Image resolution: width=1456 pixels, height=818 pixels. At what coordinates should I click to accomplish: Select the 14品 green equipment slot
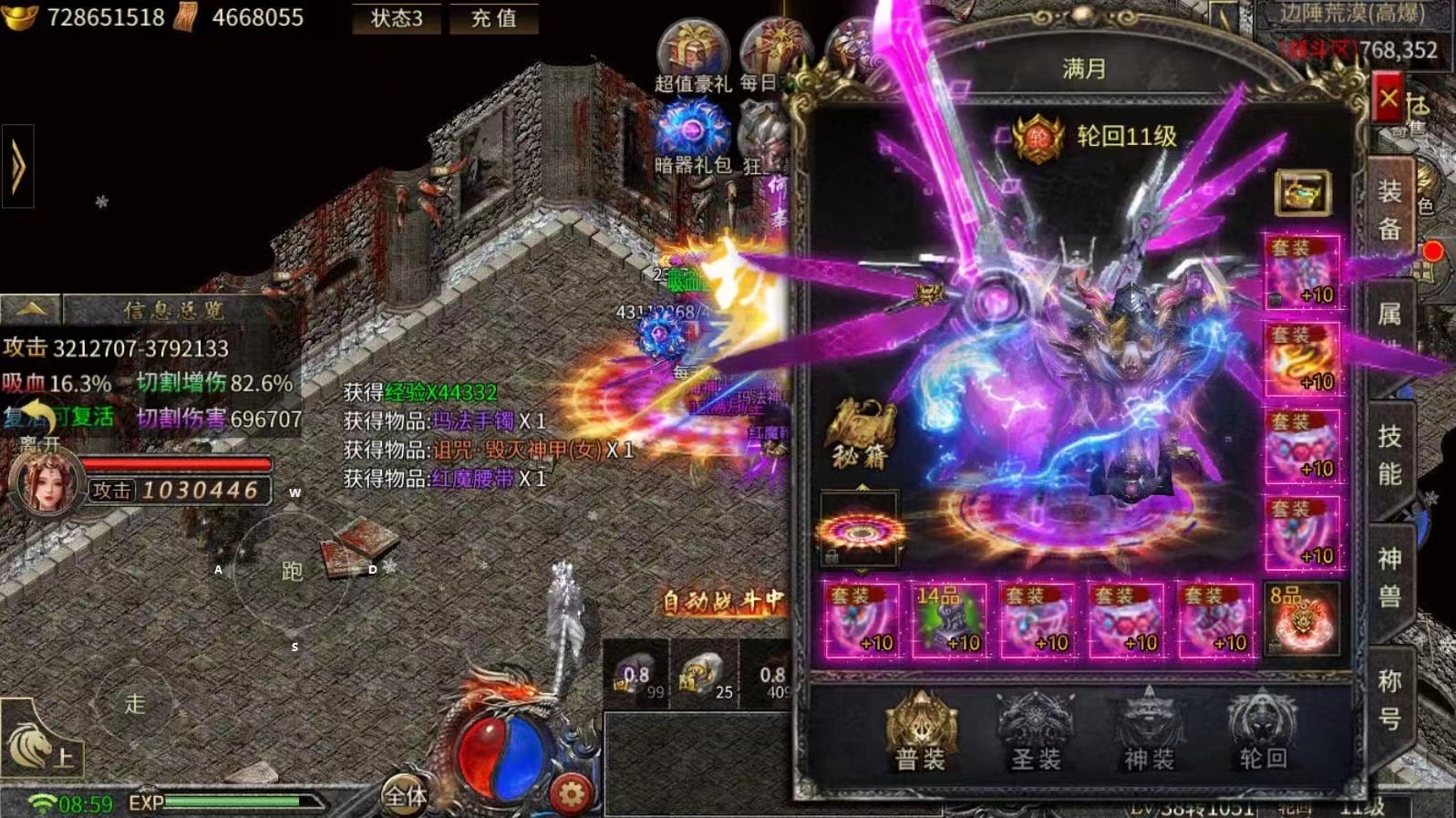coord(949,620)
